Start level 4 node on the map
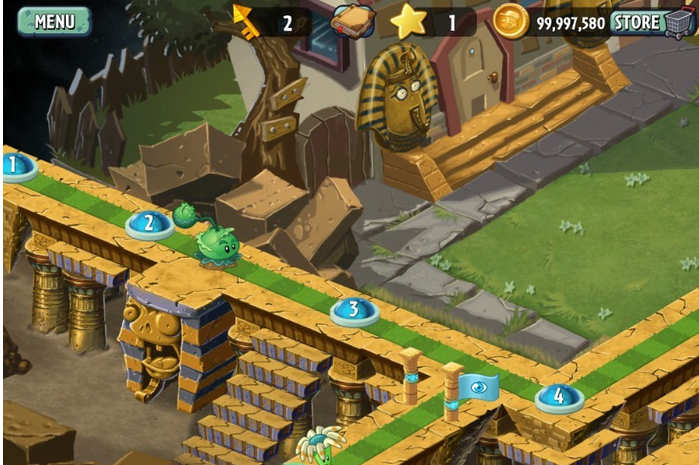Screen dimensions: 699x465 pos(558,397)
